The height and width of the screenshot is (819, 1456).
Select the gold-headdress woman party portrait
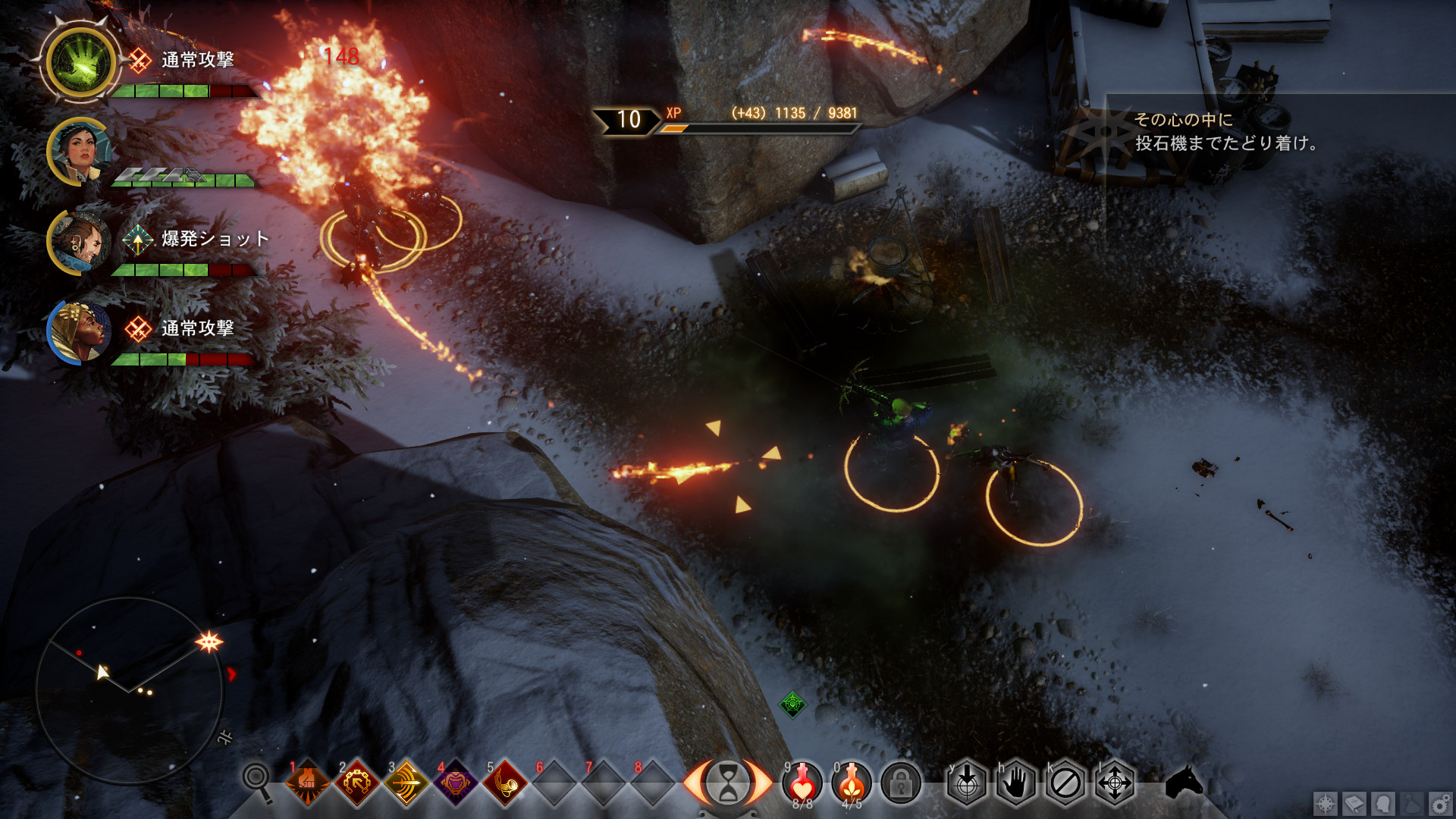[x=79, y=331]
